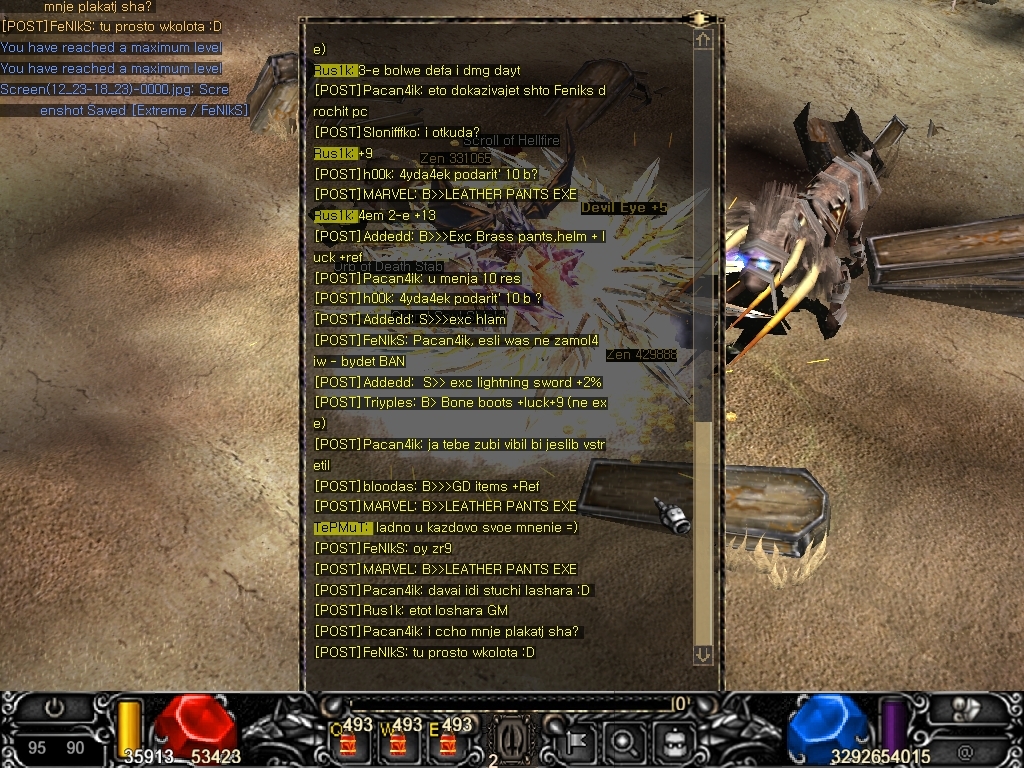1024x768 pixels.
Task: Click the TePMuT whisper message line
Action: coord(446,527)
